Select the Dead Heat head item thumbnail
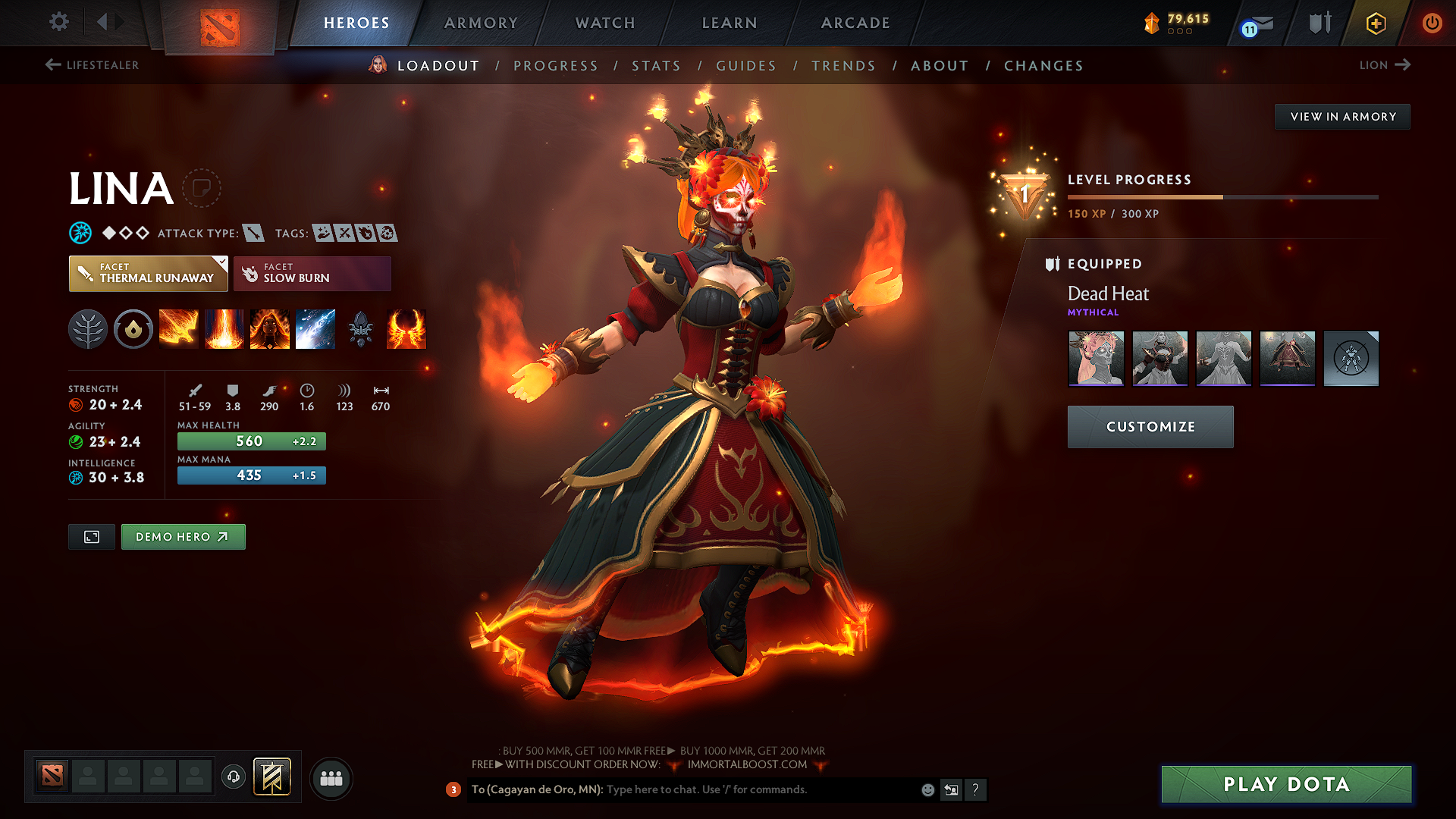1456x819 pixels. click(1096, 358)
